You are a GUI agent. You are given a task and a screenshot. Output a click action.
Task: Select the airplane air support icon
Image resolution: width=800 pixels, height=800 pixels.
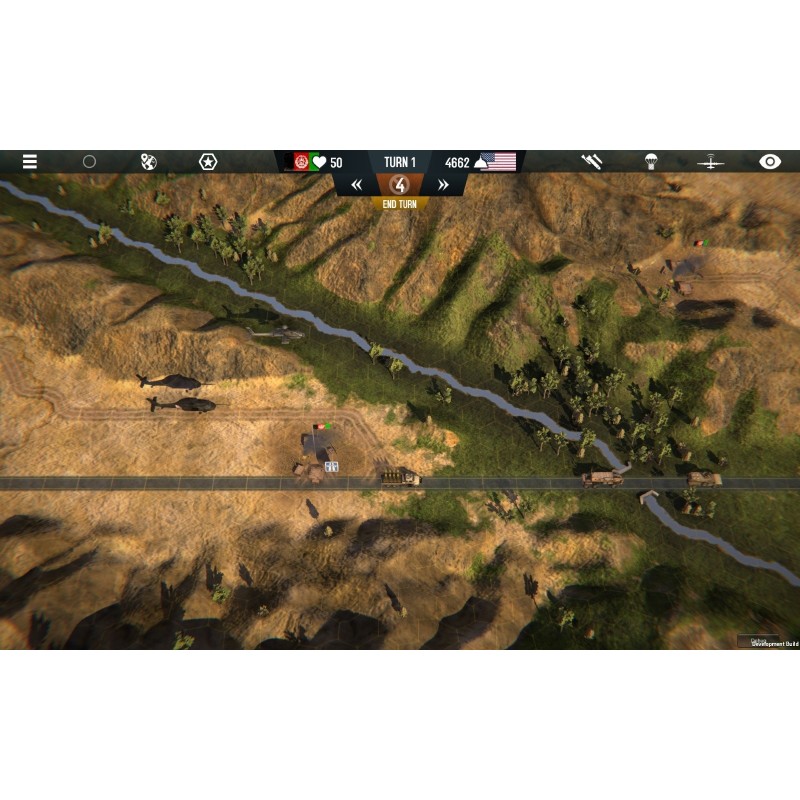[710, 161]
